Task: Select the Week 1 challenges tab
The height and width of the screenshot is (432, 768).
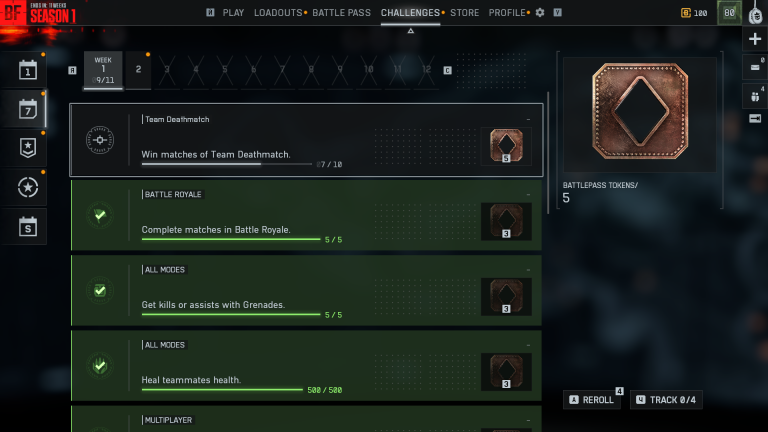Action: click(x=103, y=70)
